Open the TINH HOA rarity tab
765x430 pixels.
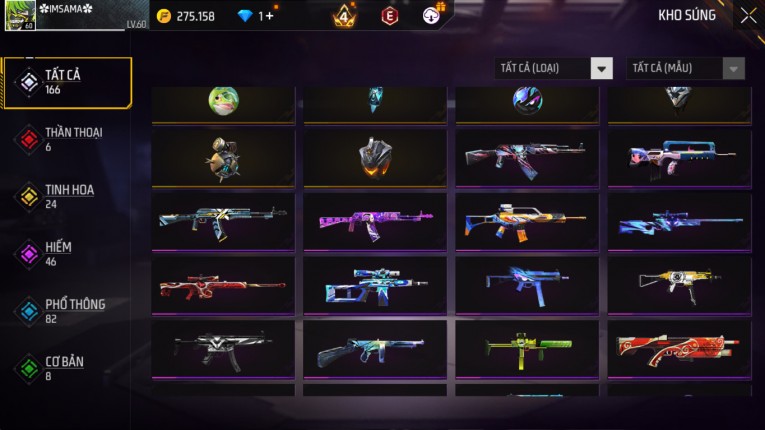(x=67, y=196)
